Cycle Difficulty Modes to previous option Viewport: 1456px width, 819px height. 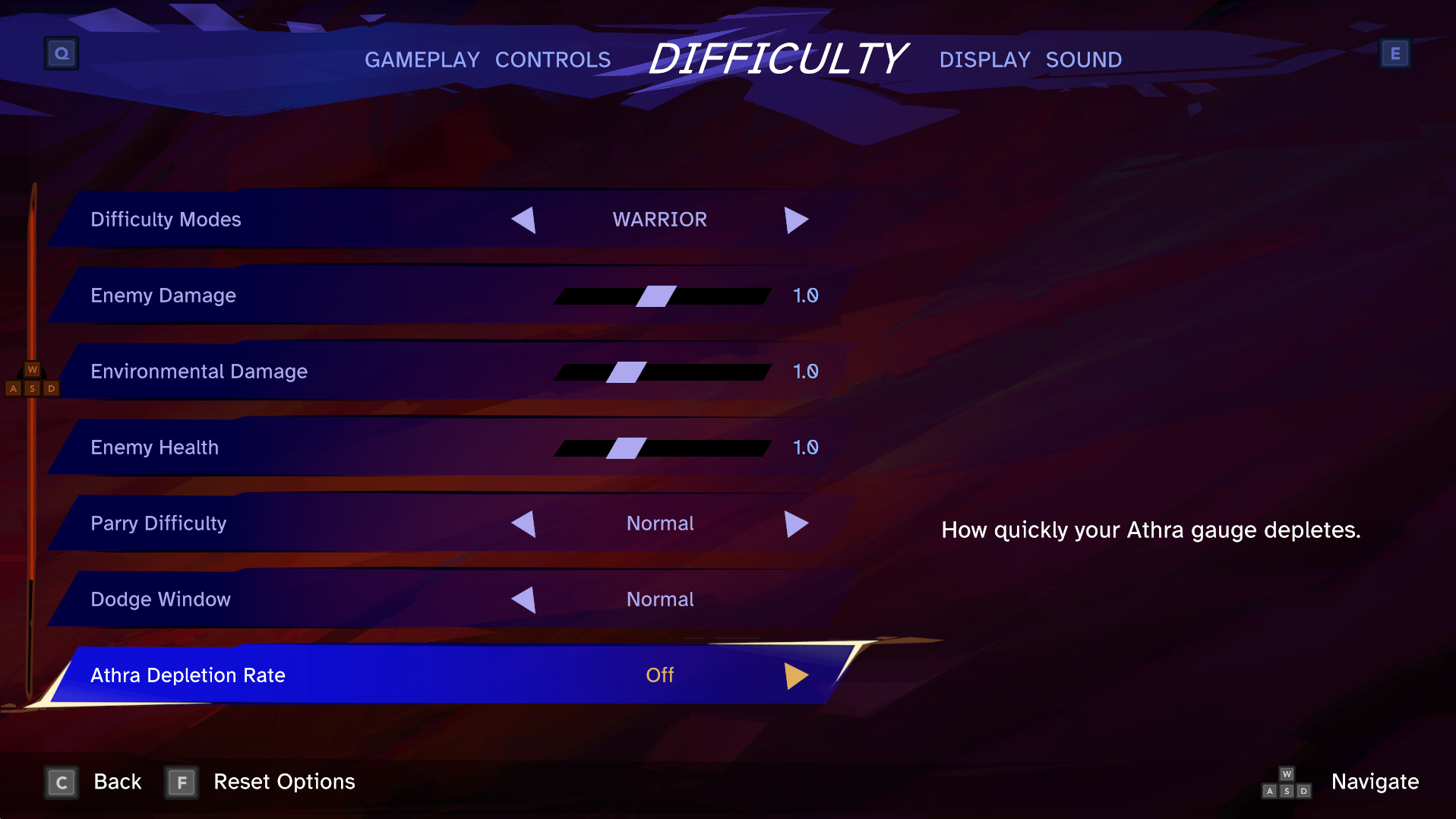point(523,220)
